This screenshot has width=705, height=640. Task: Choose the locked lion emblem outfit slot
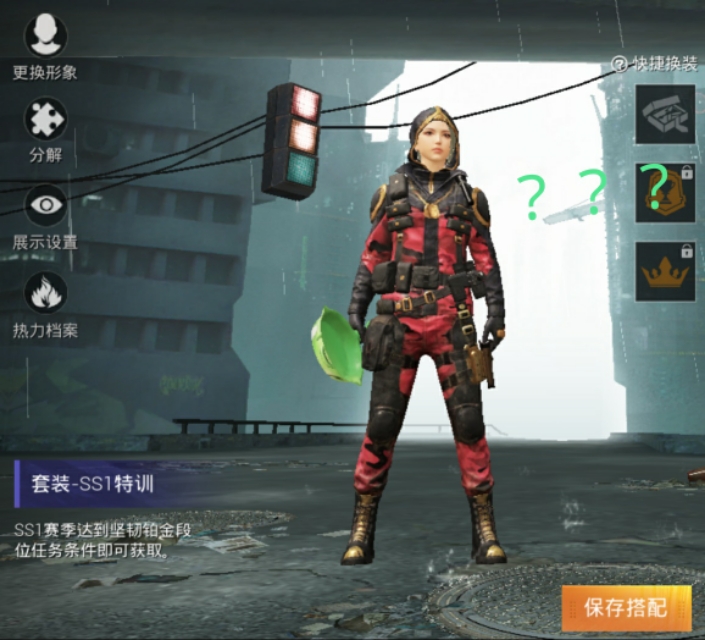click(665, 193)
